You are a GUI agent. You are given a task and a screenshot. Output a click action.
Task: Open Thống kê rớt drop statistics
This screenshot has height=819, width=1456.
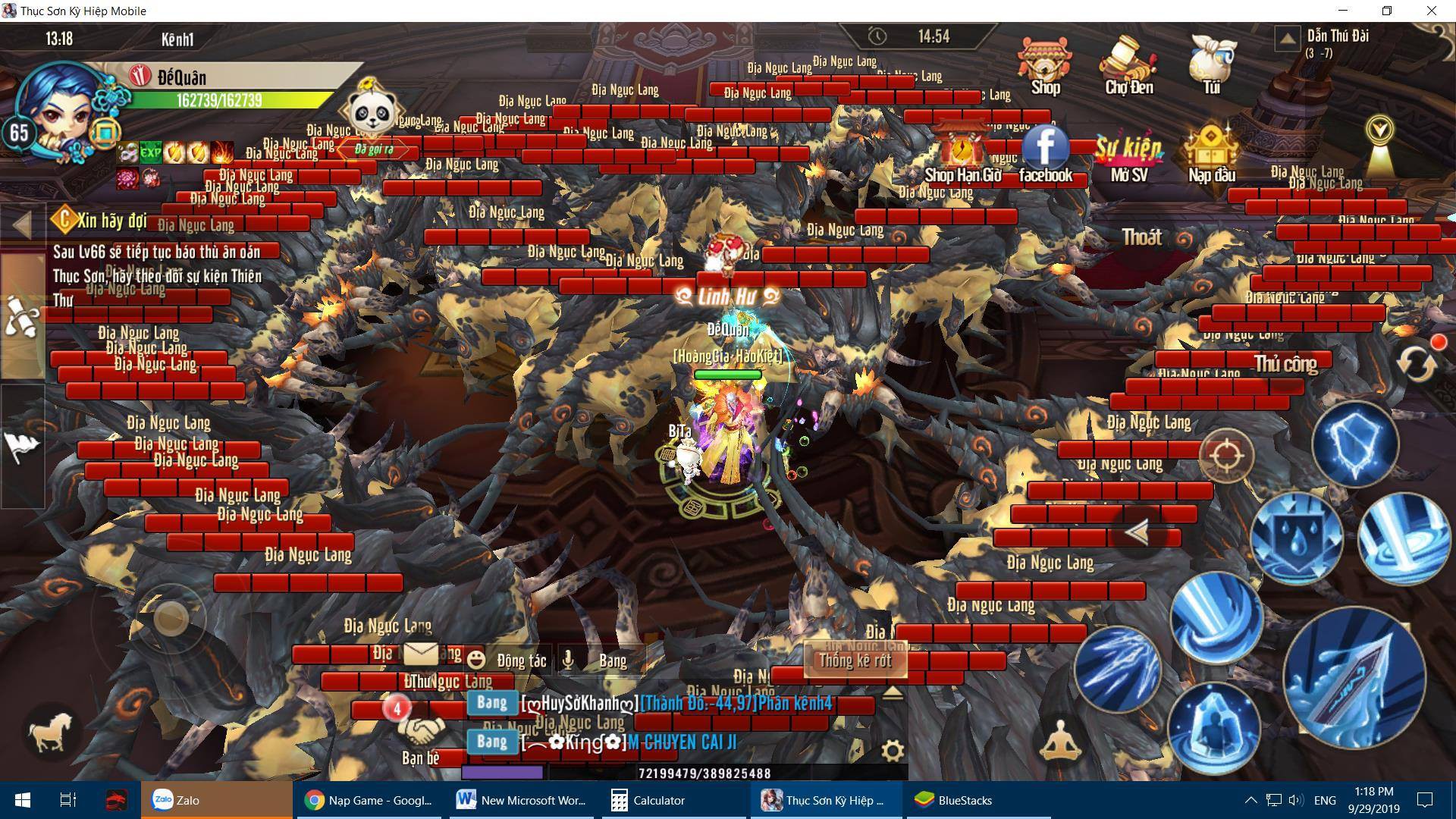(855, 661)
